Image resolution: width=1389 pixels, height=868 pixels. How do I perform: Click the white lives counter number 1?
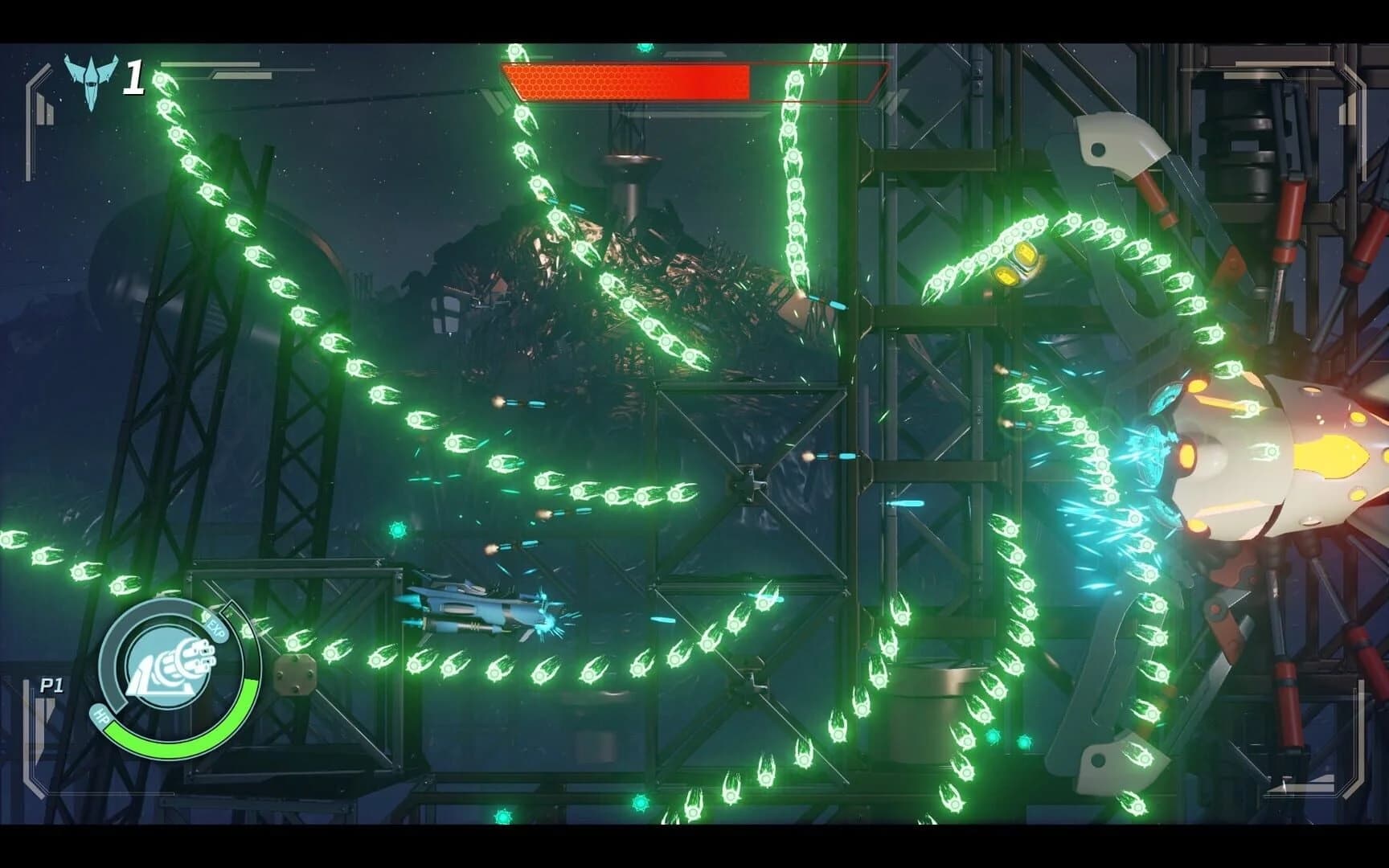point(134,76)
